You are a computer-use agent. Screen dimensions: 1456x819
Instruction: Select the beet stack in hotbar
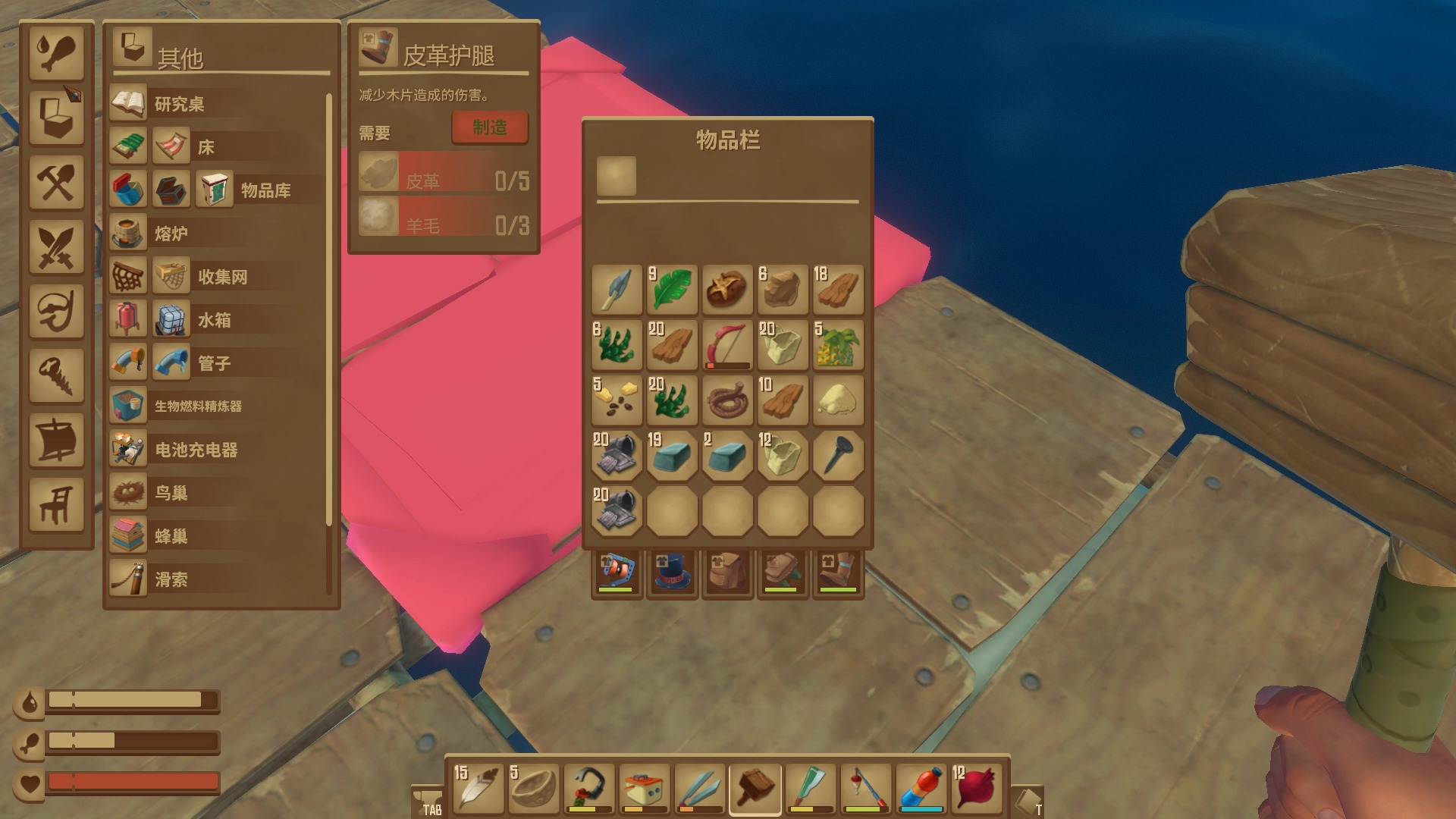pos(976,787)
